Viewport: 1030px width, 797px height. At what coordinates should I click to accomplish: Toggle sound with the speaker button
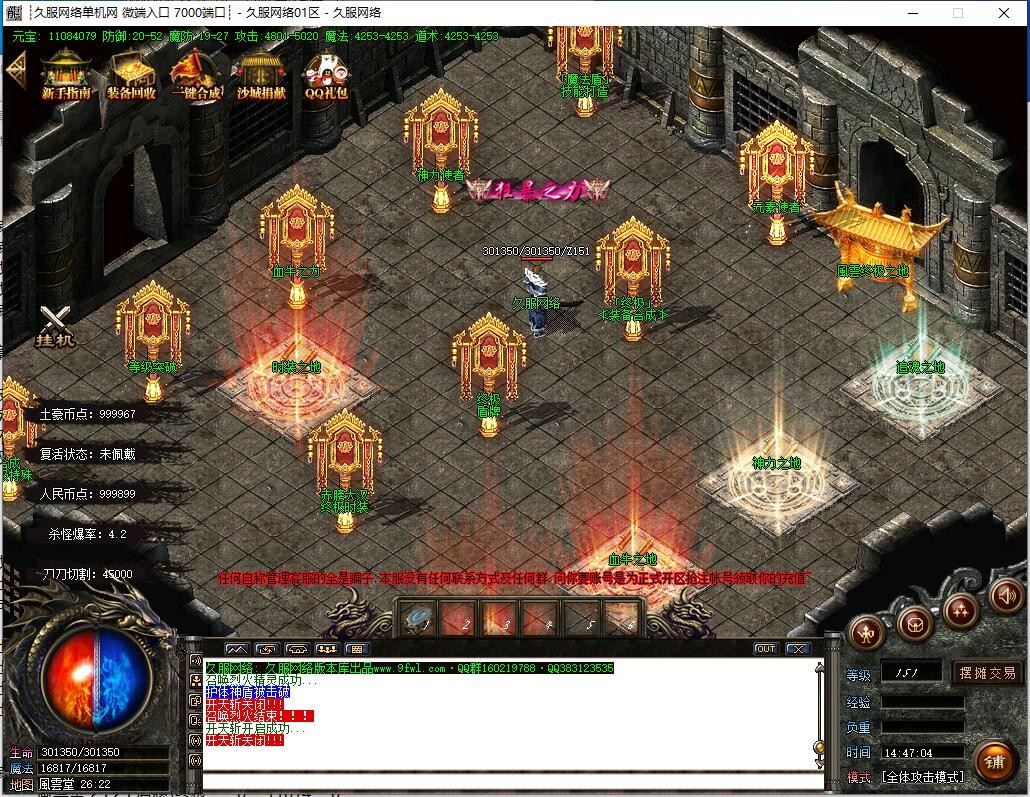tap(1005, 596)
